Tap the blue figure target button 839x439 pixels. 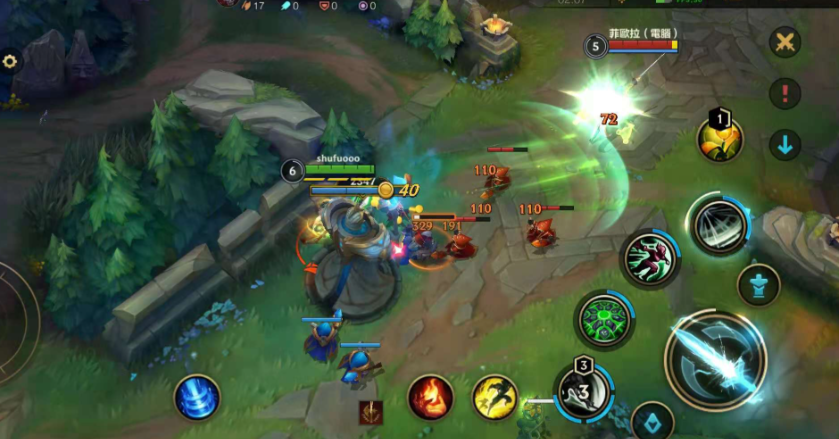(759, 285)
